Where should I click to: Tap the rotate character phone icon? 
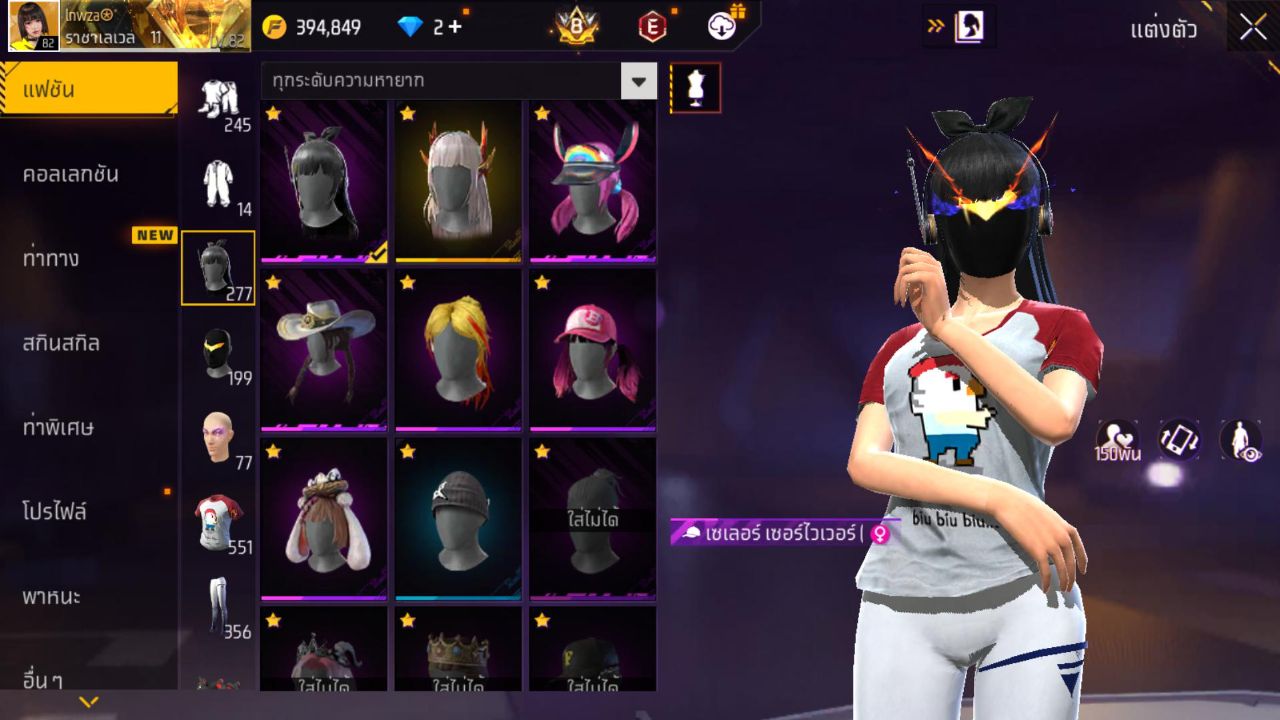point(1178,440)
